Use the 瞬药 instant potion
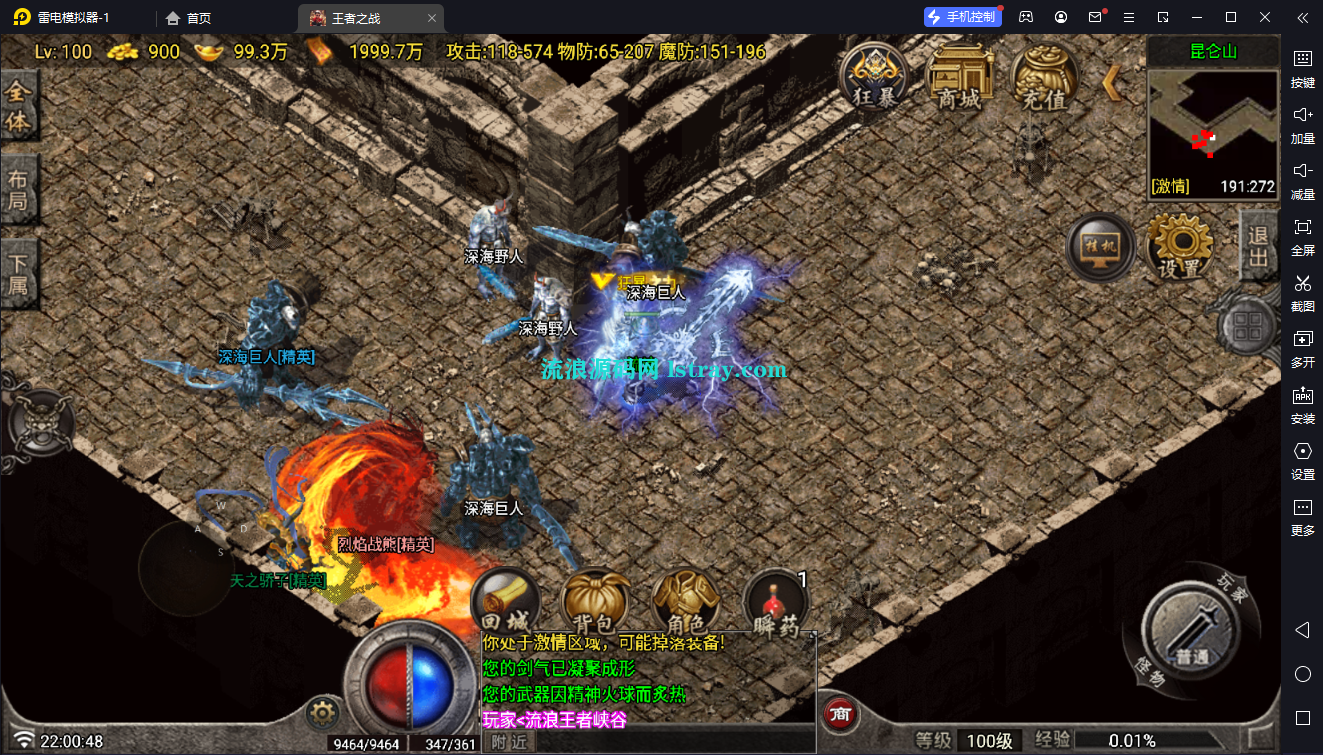The width and height of the screenshot is (1323, 755). coord(776,604)
